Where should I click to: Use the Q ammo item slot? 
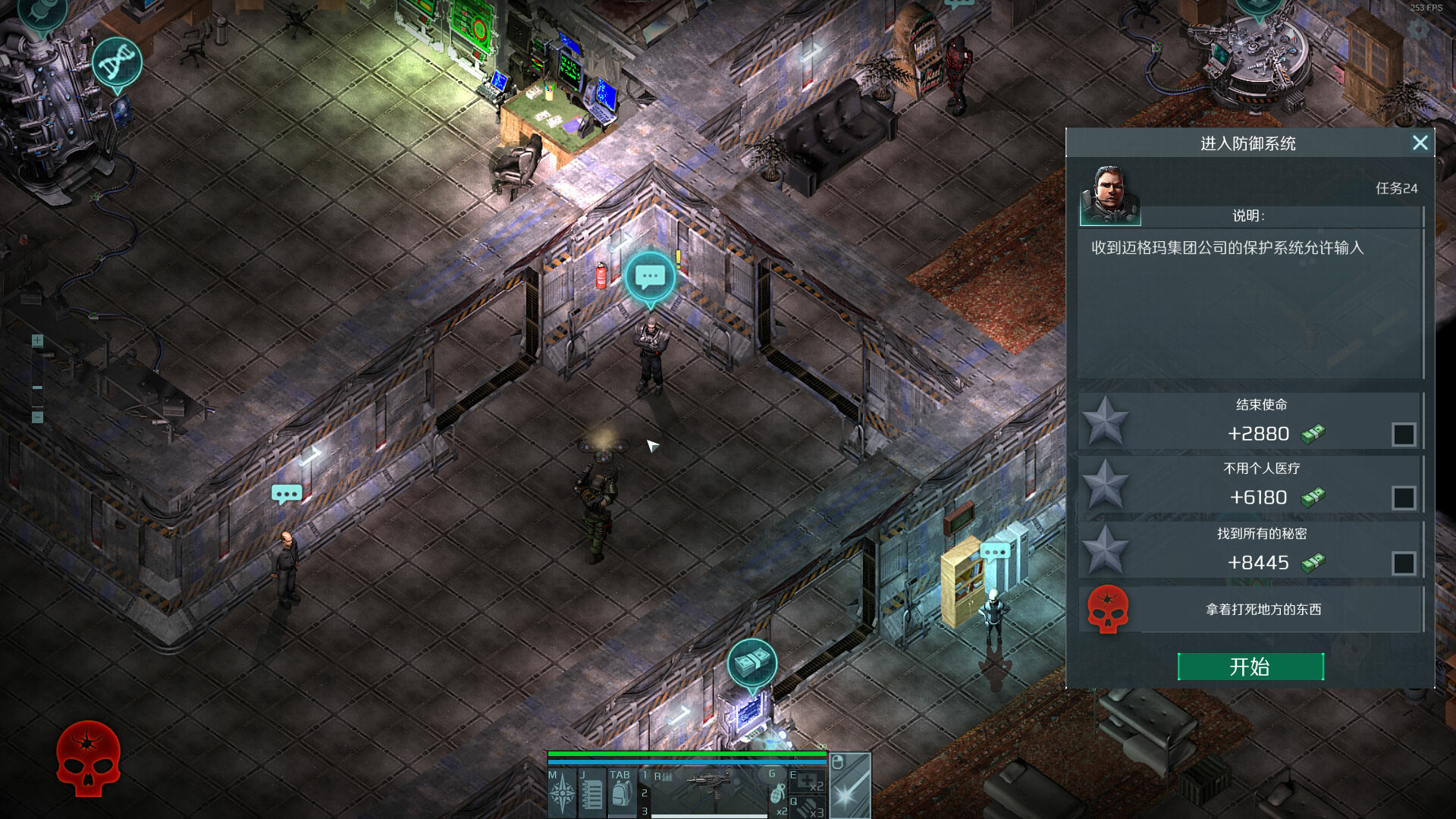point(808,807)
